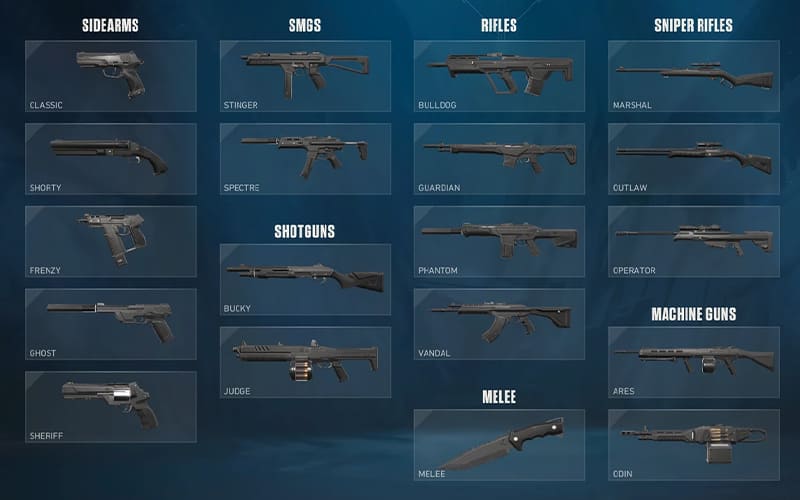800x500 pixels.
Task: Choose the Sheriff revolver card
Action: coord(110,407)
